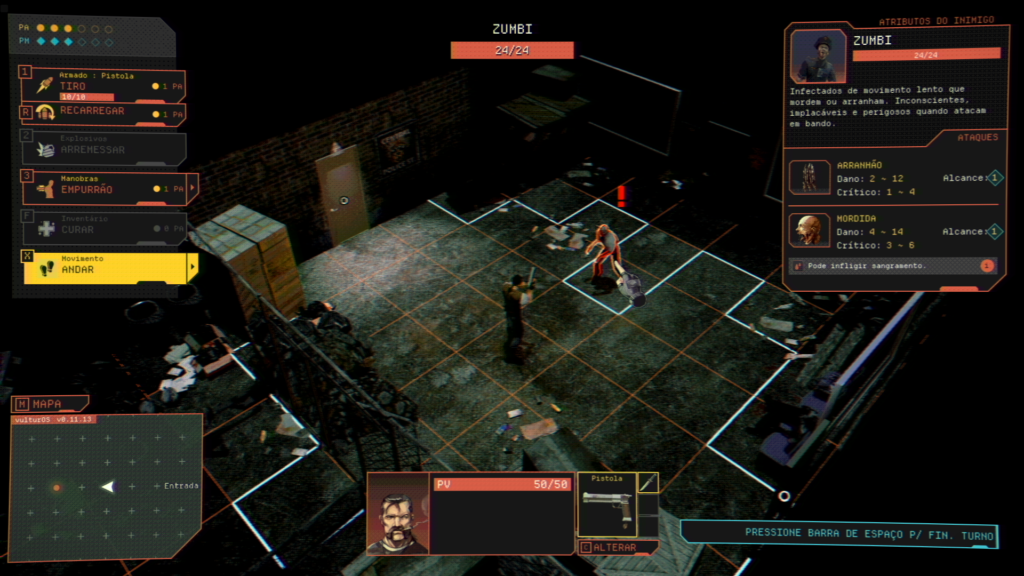Activate the Empurrão maneuver
The height and width of the screenshot is (576, 1024).
[x=100, y=187]
